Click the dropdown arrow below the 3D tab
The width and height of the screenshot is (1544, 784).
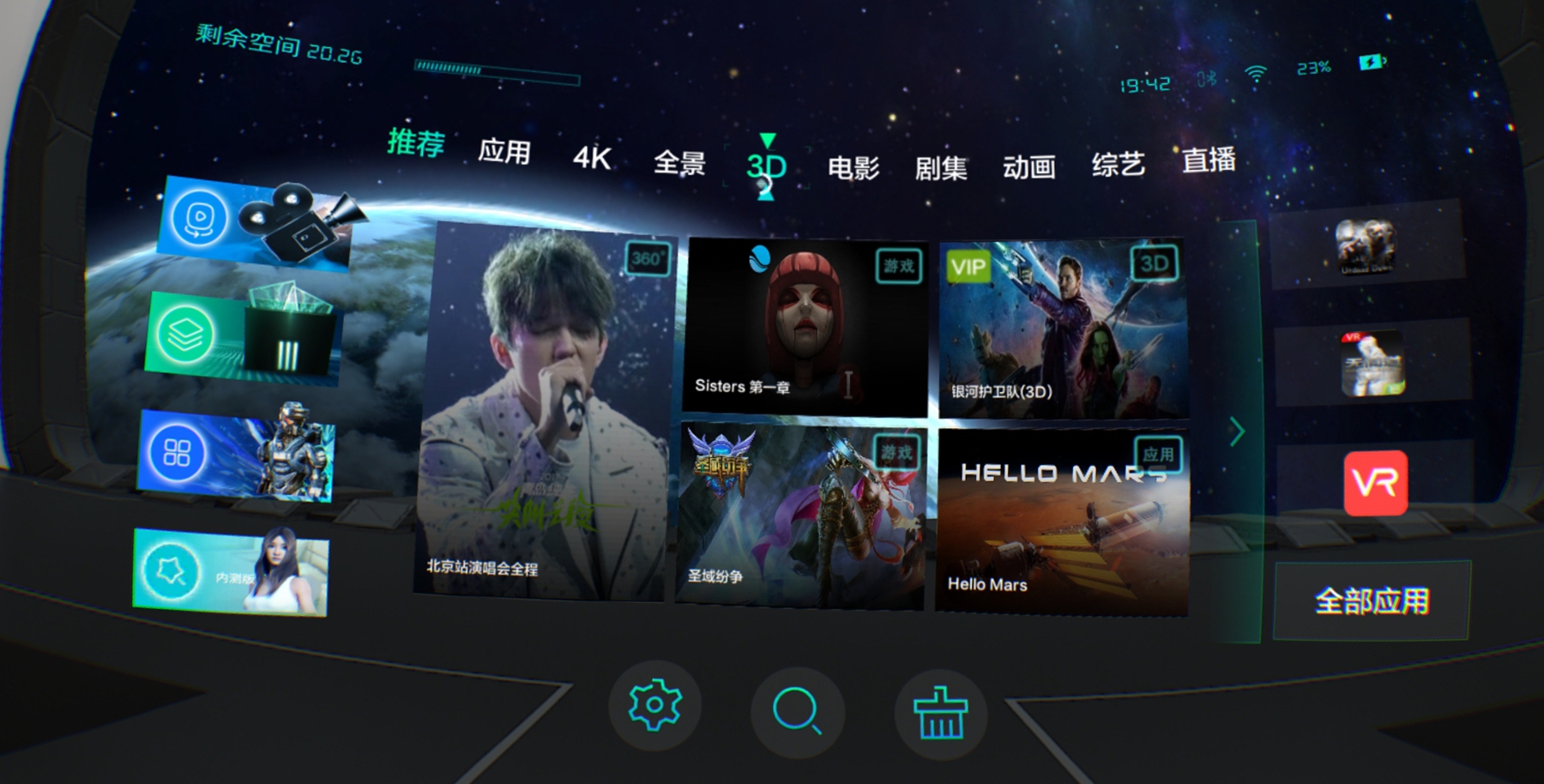click(x=766, y=196)
